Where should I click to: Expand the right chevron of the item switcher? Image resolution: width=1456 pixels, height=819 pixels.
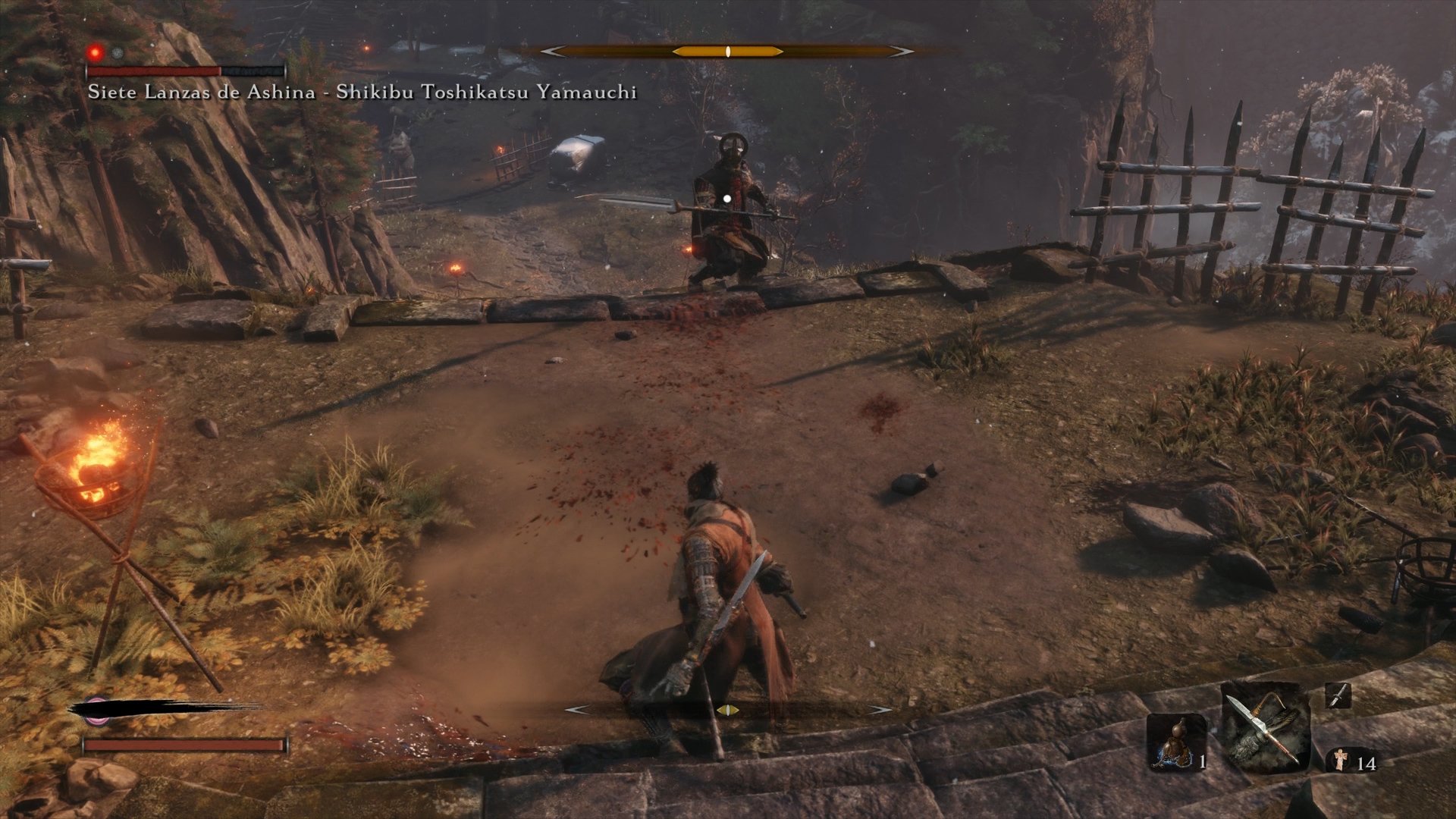pyautogui.click(x=880, y=710)
